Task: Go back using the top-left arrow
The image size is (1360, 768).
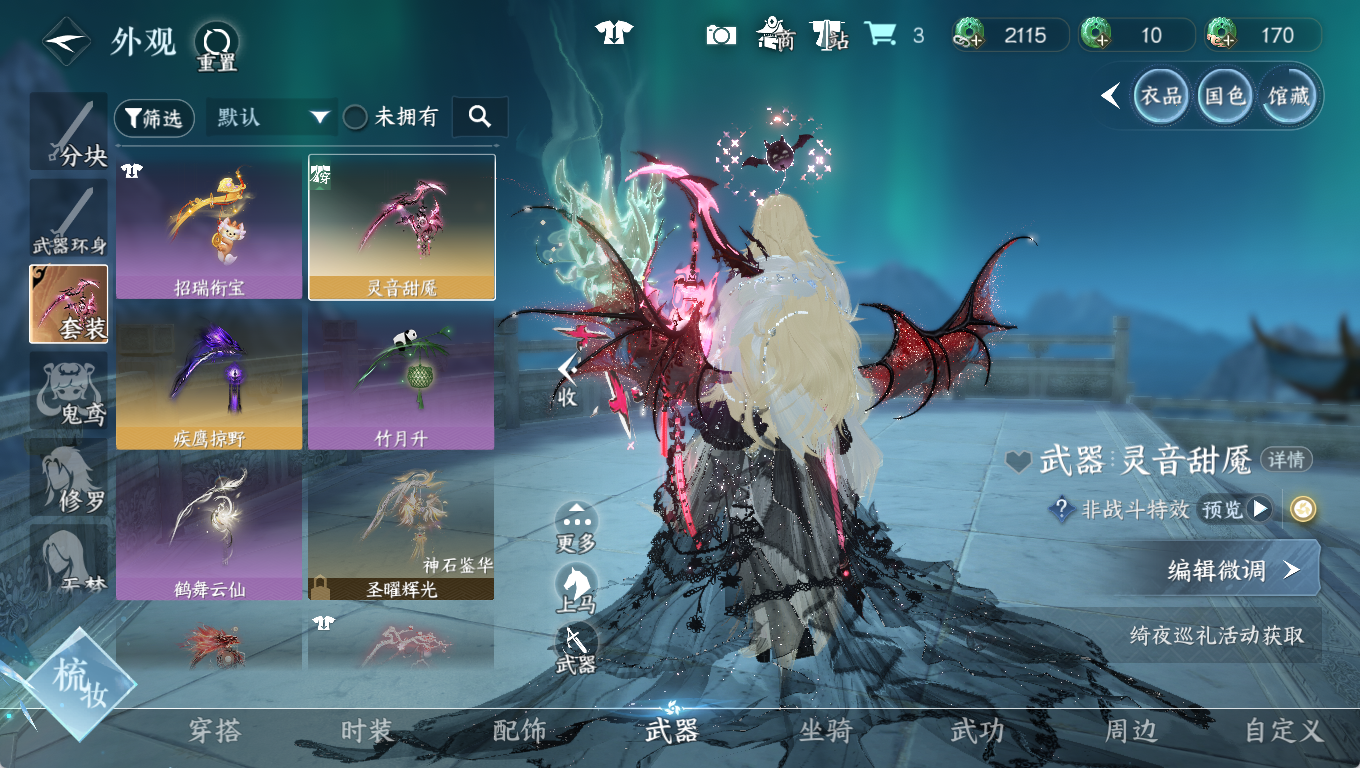Action: [x=65, y=41]
